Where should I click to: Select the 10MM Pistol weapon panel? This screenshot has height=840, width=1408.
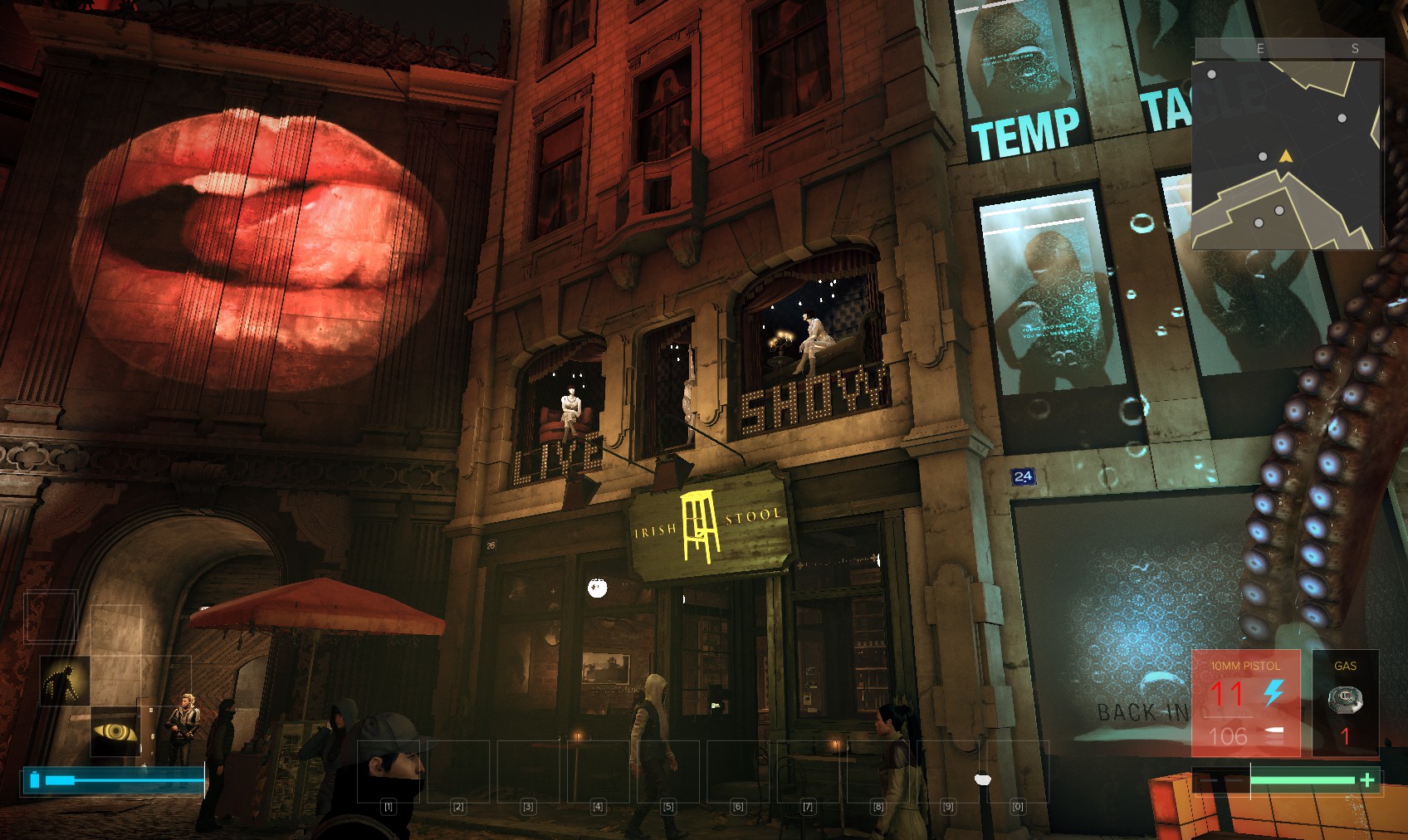(1245, 702)
